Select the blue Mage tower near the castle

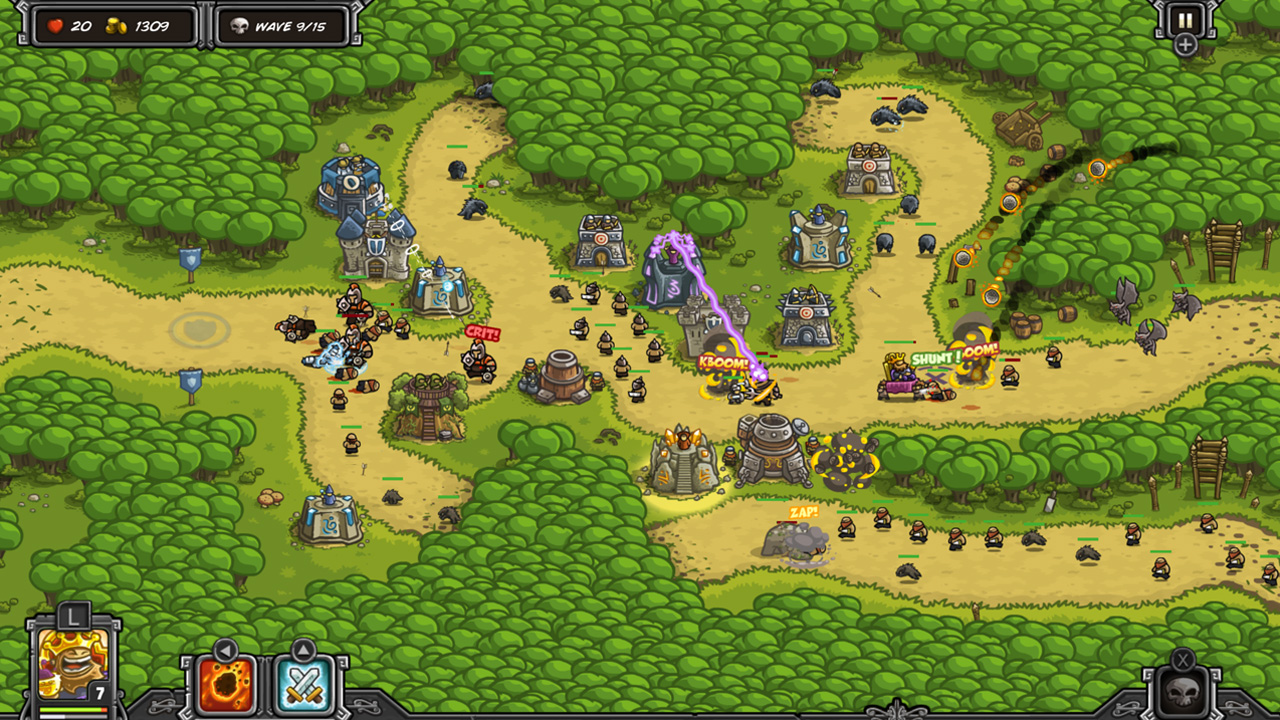pyautogui.click(x=443, y=290)
